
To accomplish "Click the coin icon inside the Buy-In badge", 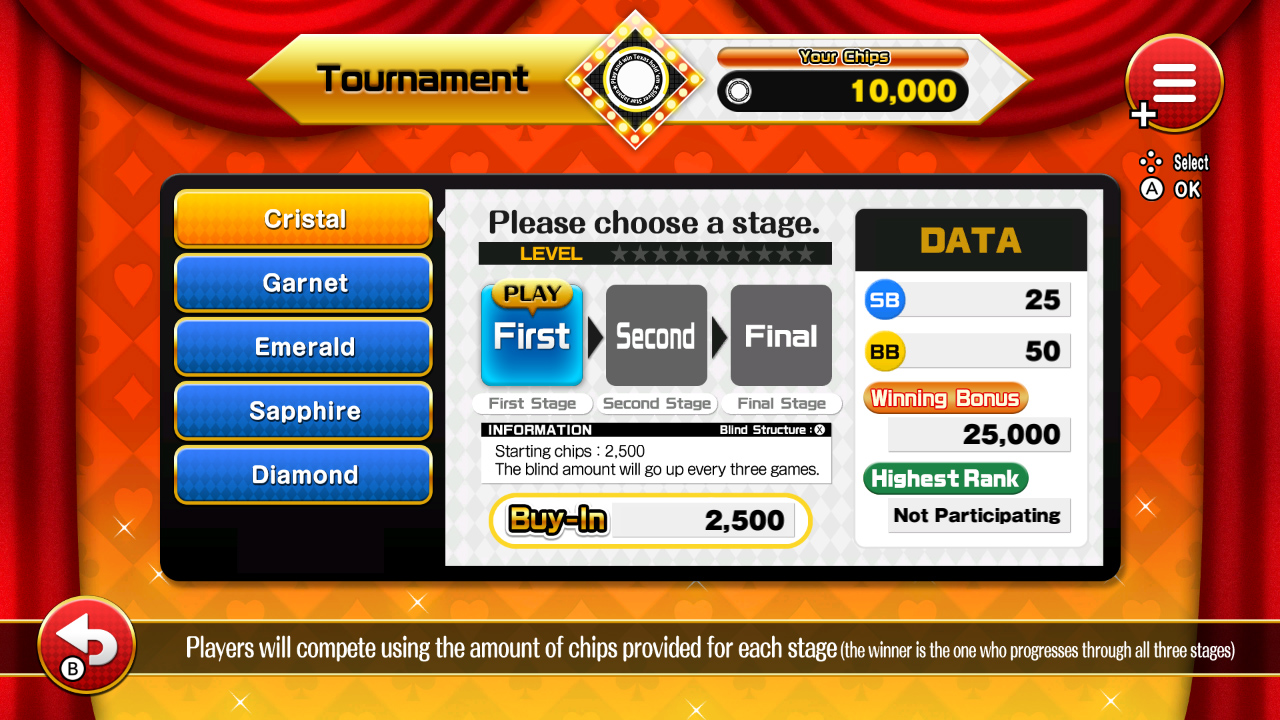I will click(x=557, y=520).
